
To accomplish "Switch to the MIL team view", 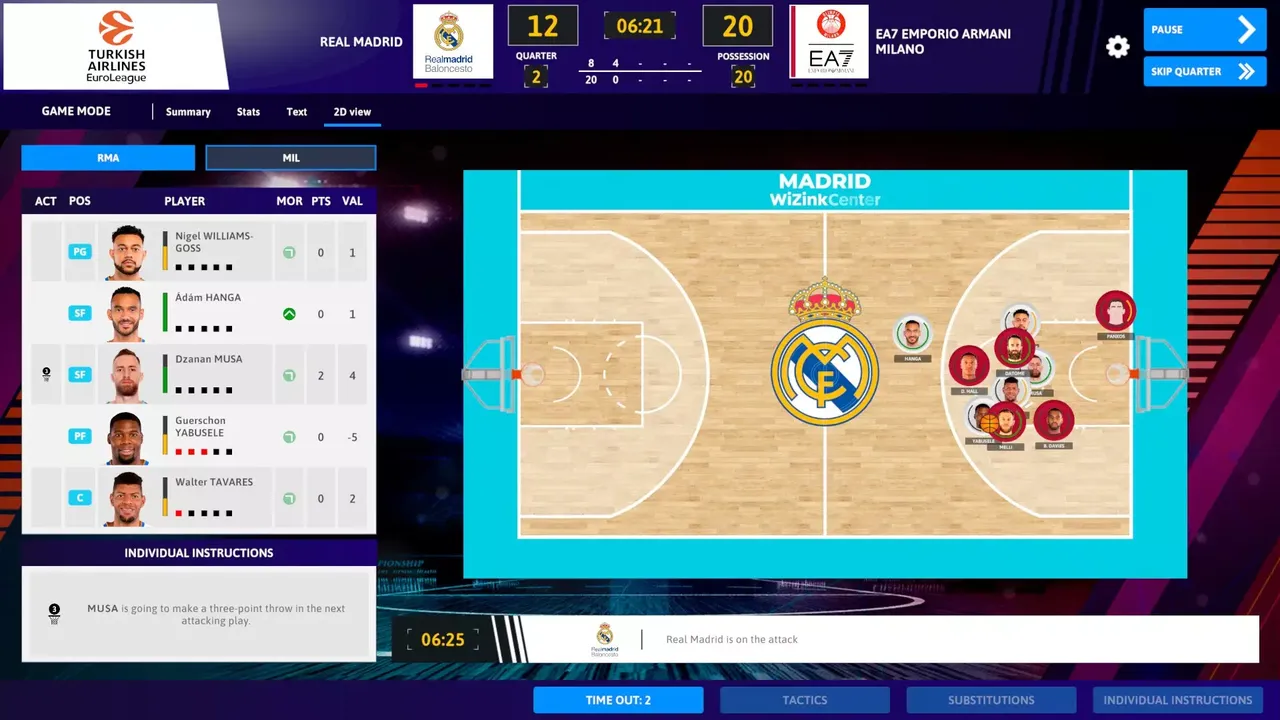I will click(290, 157).
